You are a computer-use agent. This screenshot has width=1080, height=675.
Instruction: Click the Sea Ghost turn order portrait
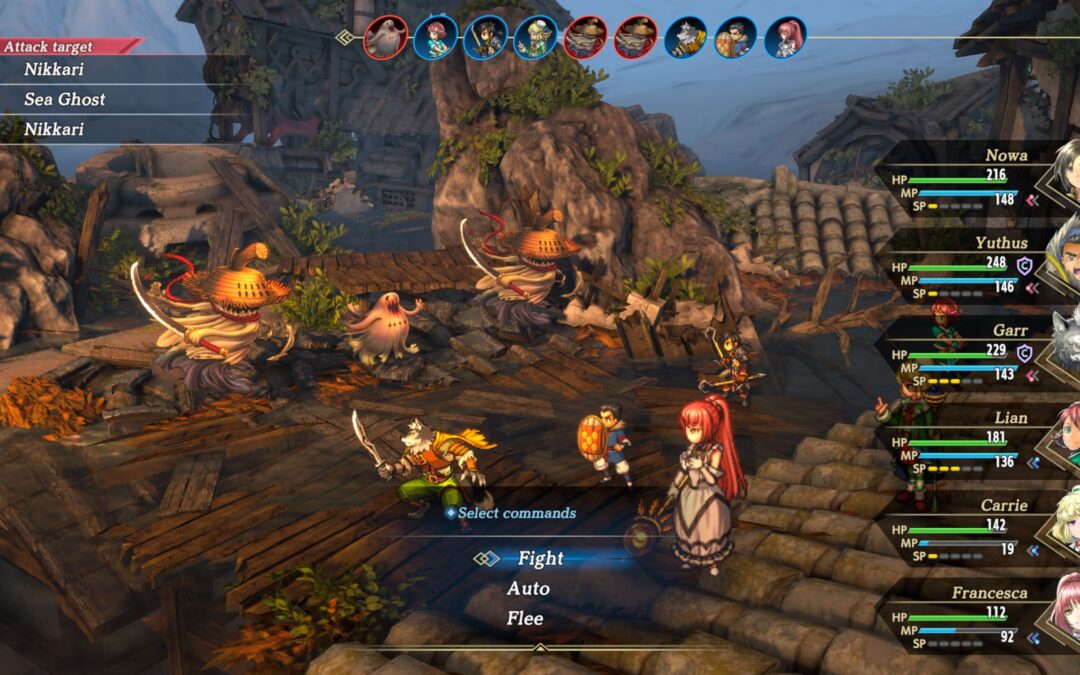(385, 38)
